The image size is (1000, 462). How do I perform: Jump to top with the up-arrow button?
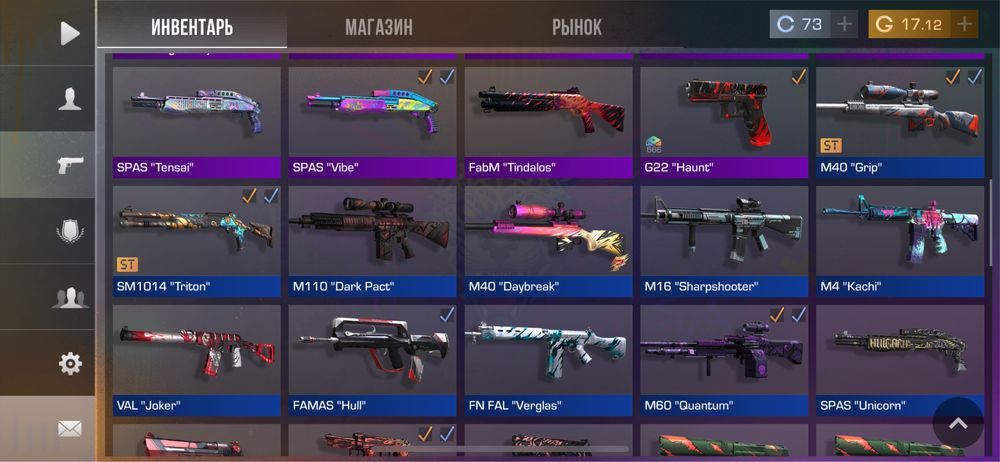click(x=958, y=423)
